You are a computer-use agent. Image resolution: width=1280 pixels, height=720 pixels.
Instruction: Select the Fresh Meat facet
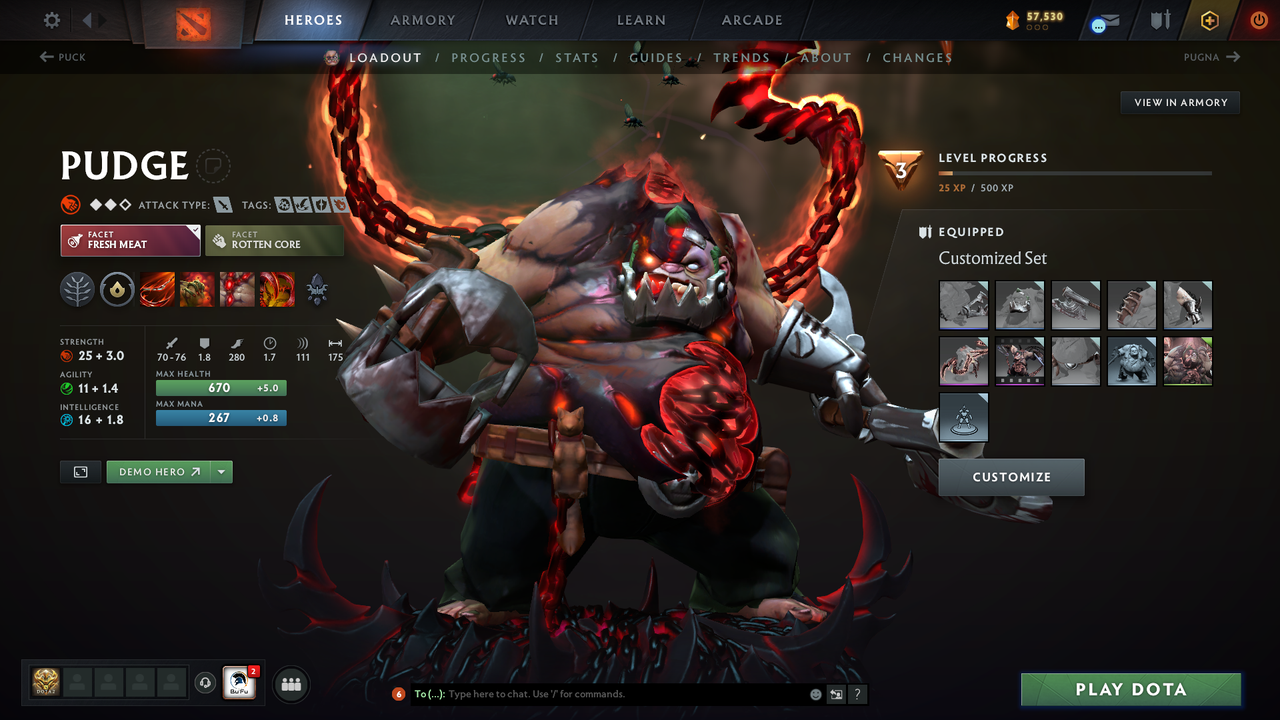coord(130,240)
